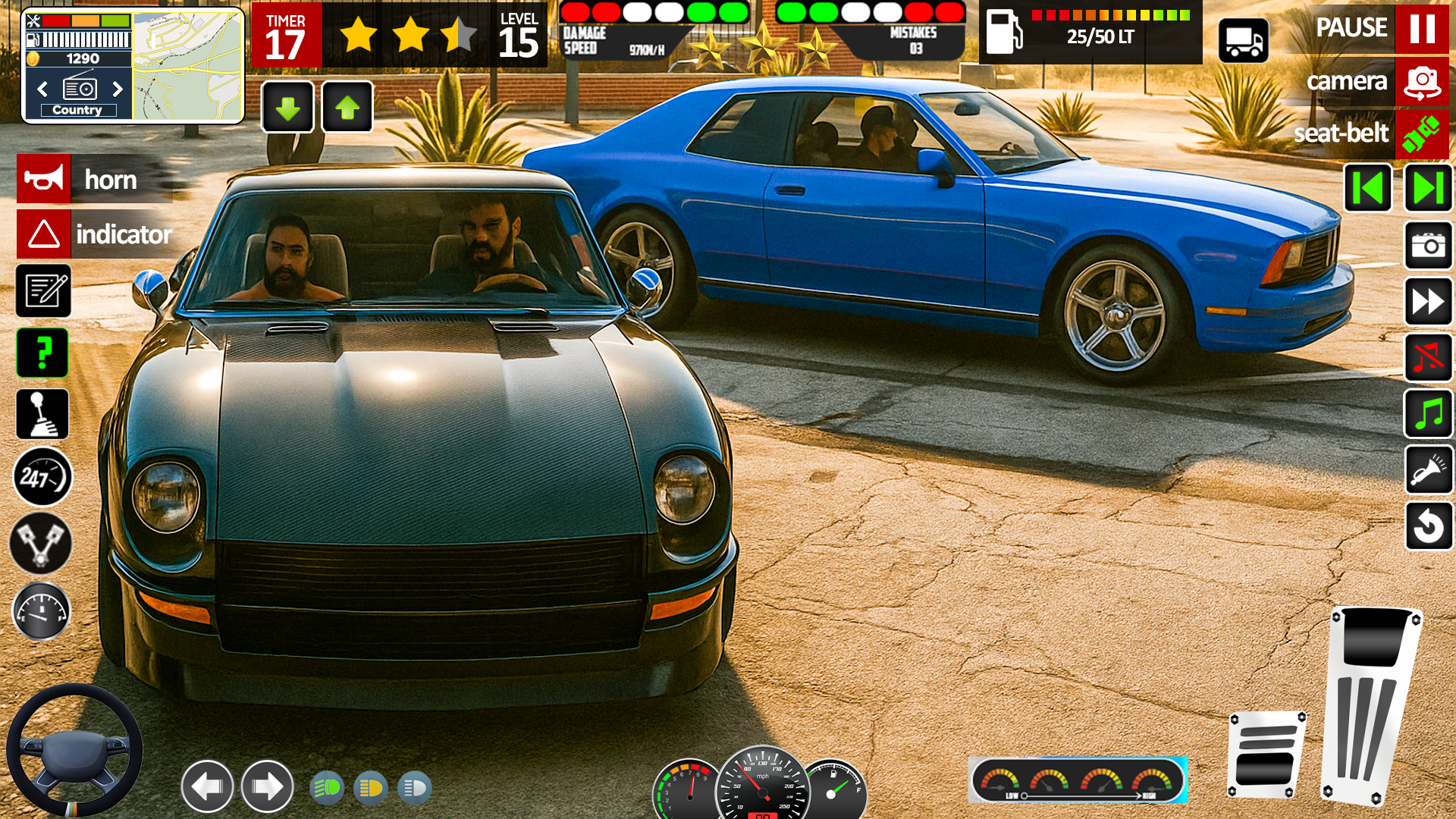This screenshot has height=819, width=1456.
Task: Open the gear shifter control
Action: coord(43,414)
